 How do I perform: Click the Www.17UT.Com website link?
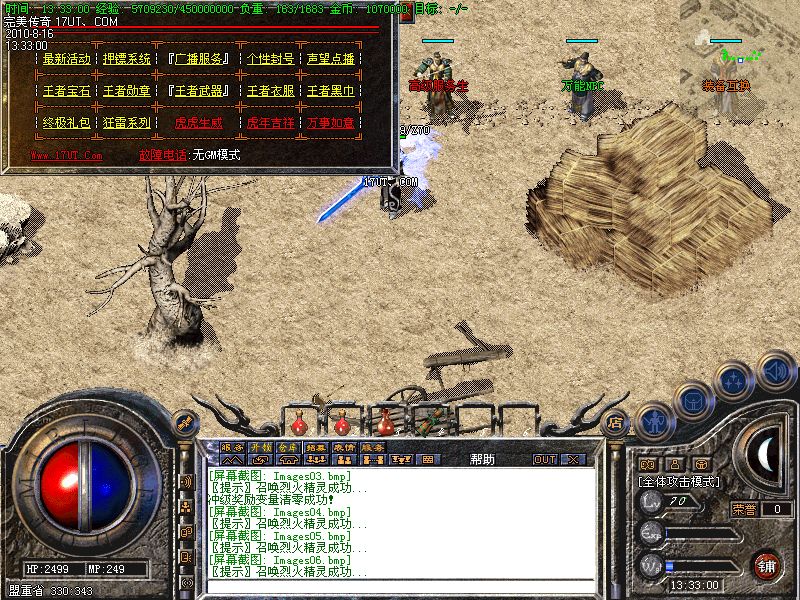(x=66, y=155)
